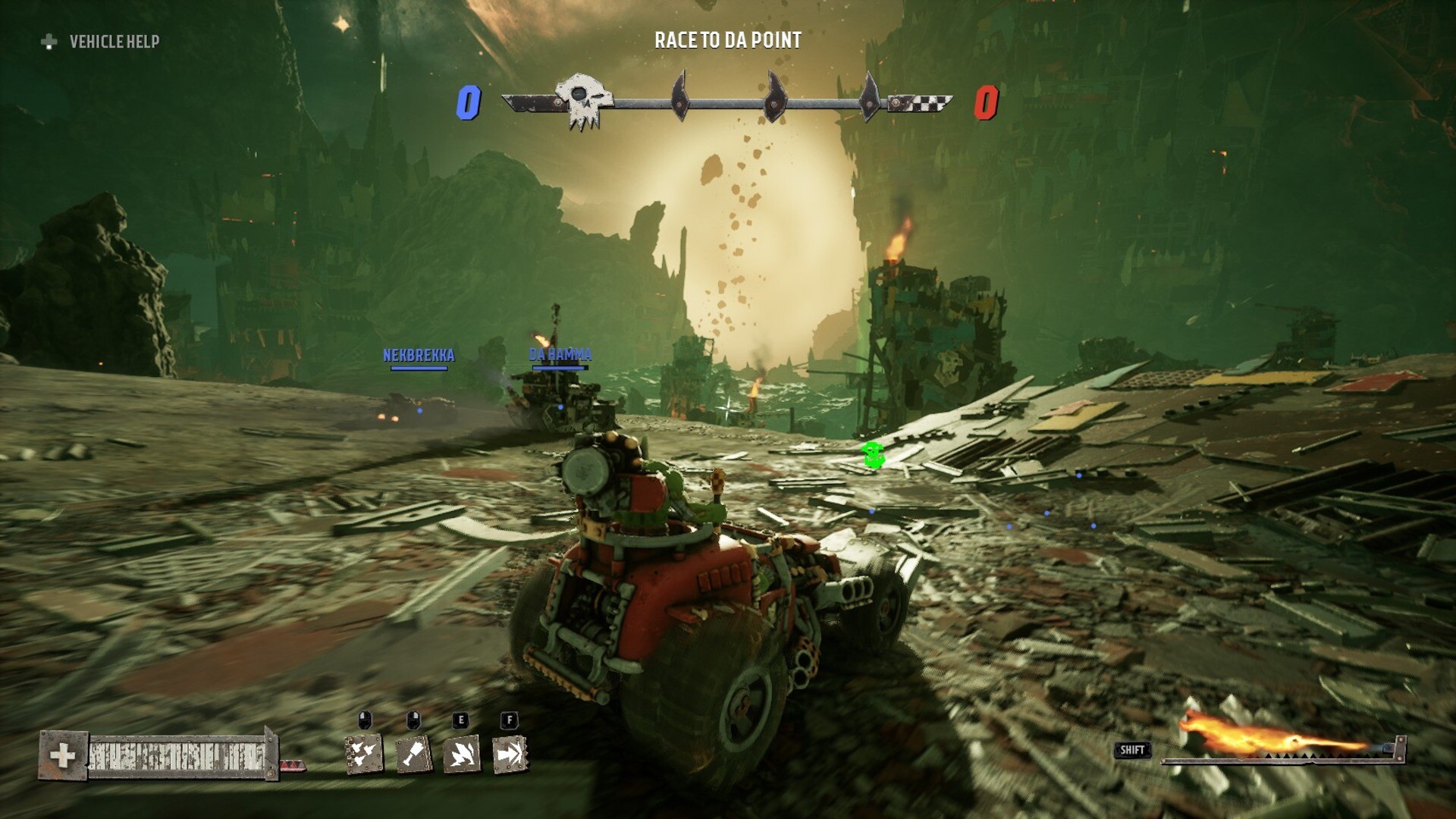Select the rockets ability icon
This screenshot has height=819, width=1456.
(364, 755)
